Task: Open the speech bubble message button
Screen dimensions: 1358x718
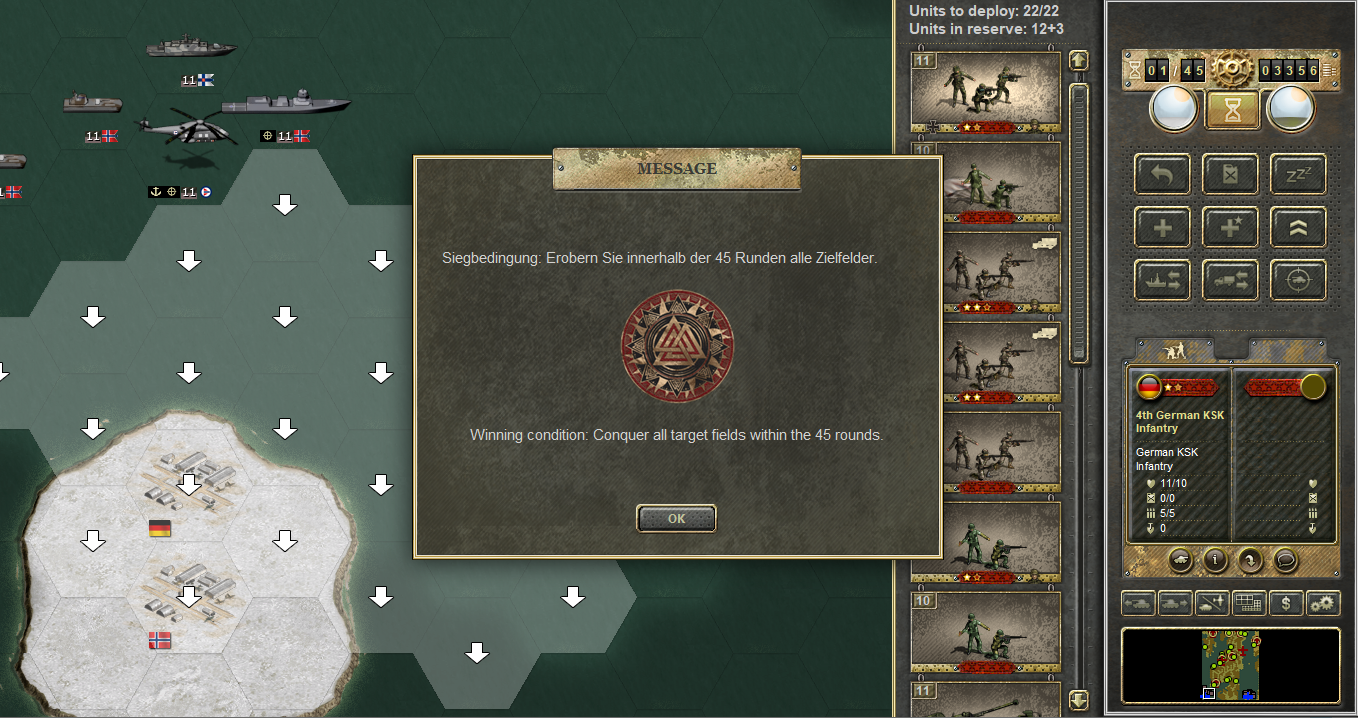Action: [x=1285, y=560]
